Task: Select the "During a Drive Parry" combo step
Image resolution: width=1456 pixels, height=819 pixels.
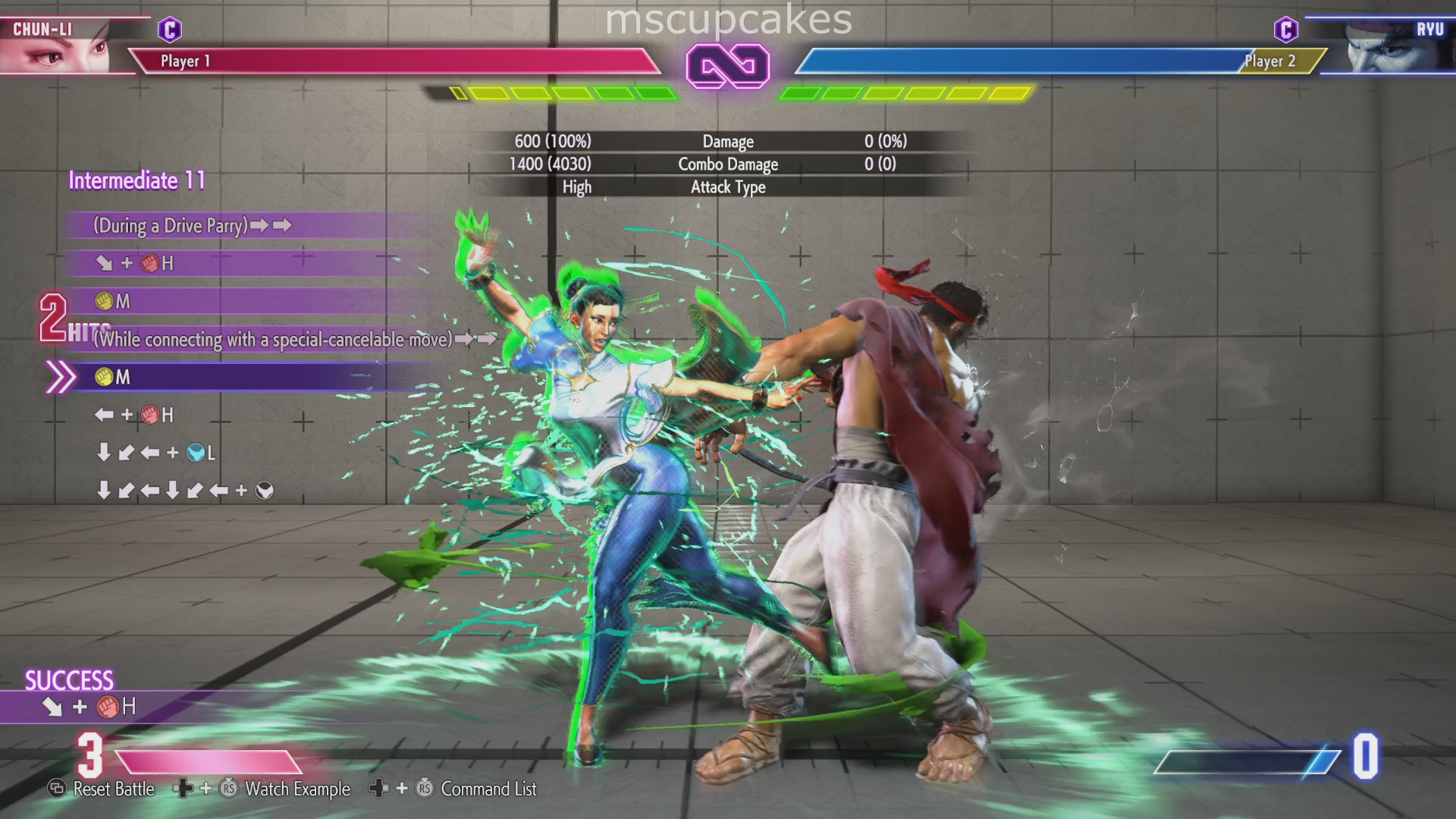Action: coord(193,226)
